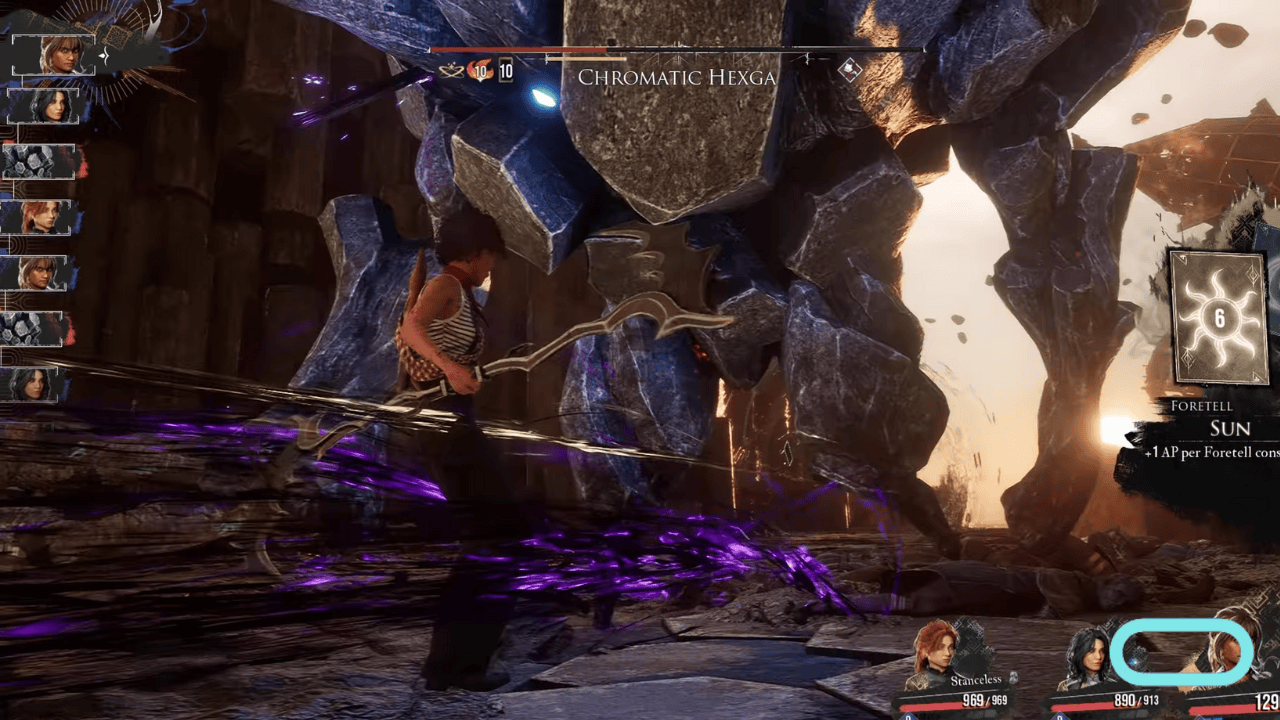Click the sparkle marker beside the first turn portrait

point(103,56)
